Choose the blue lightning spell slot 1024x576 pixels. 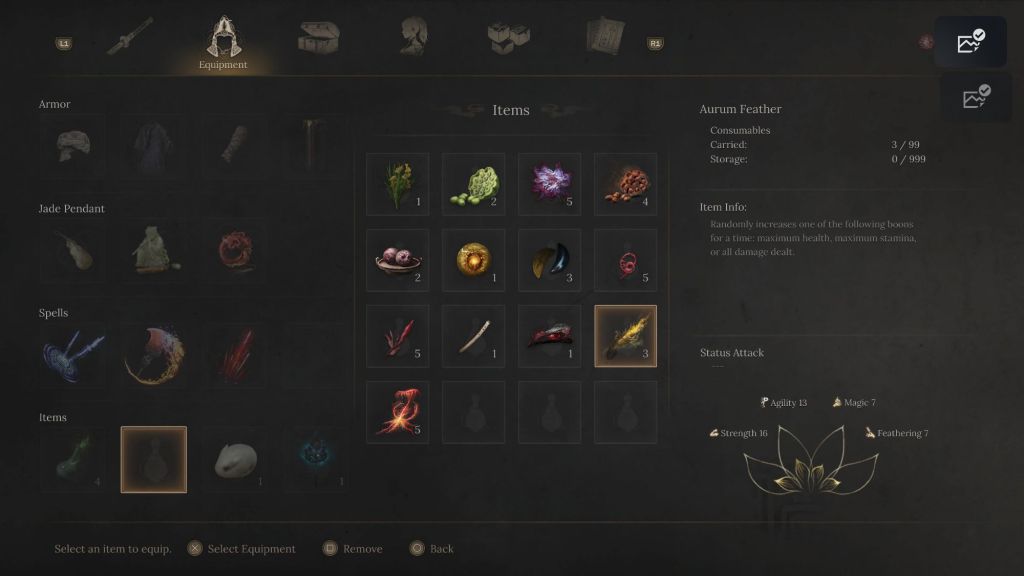click(72, 355)
